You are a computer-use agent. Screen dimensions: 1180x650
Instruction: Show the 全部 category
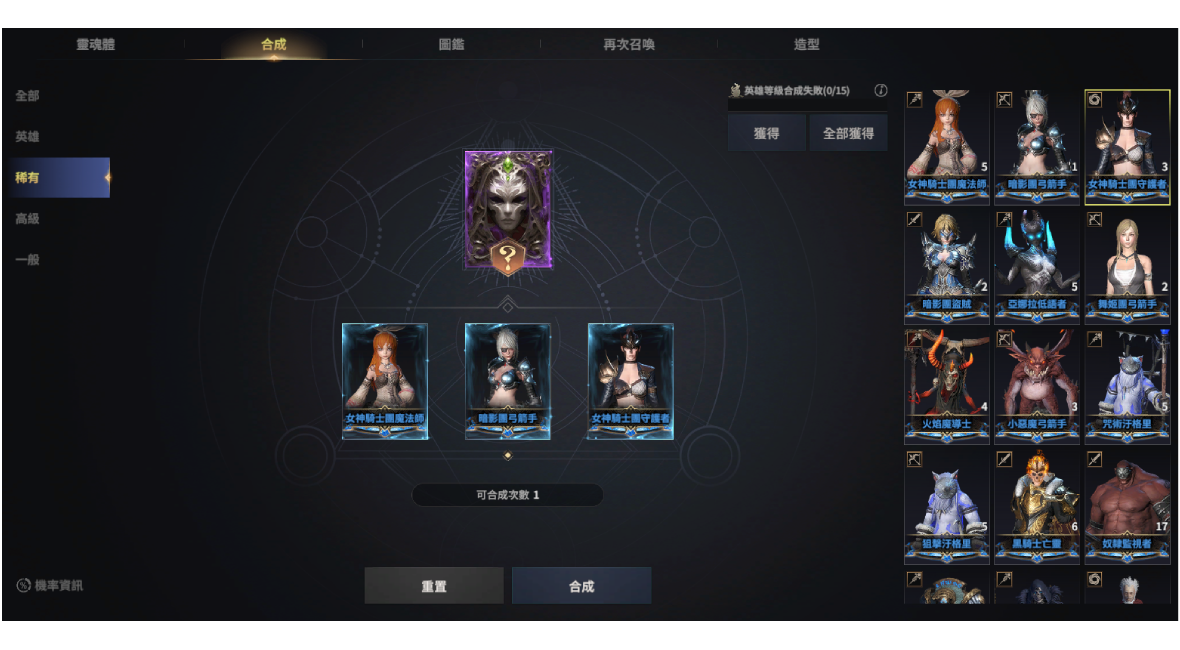[x=28, y=96]
